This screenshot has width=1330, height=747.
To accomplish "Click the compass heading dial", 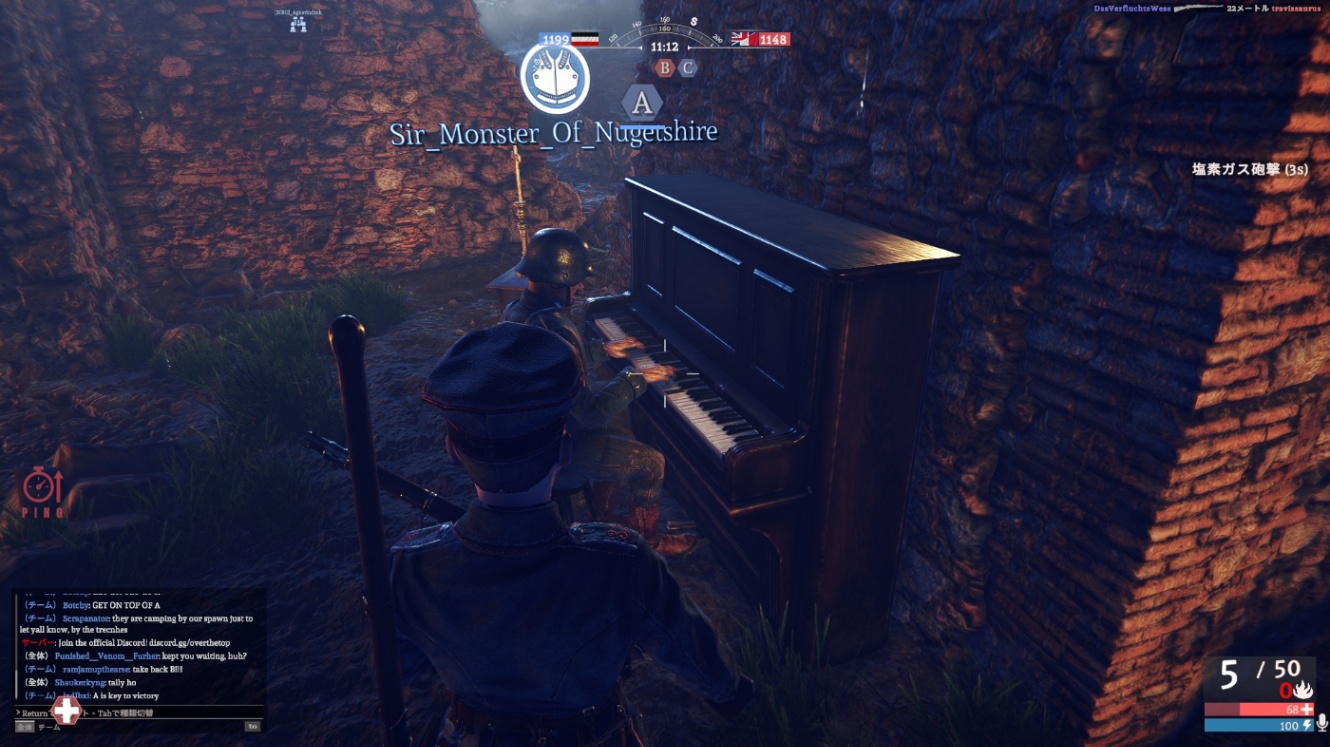I will (664, 35).
